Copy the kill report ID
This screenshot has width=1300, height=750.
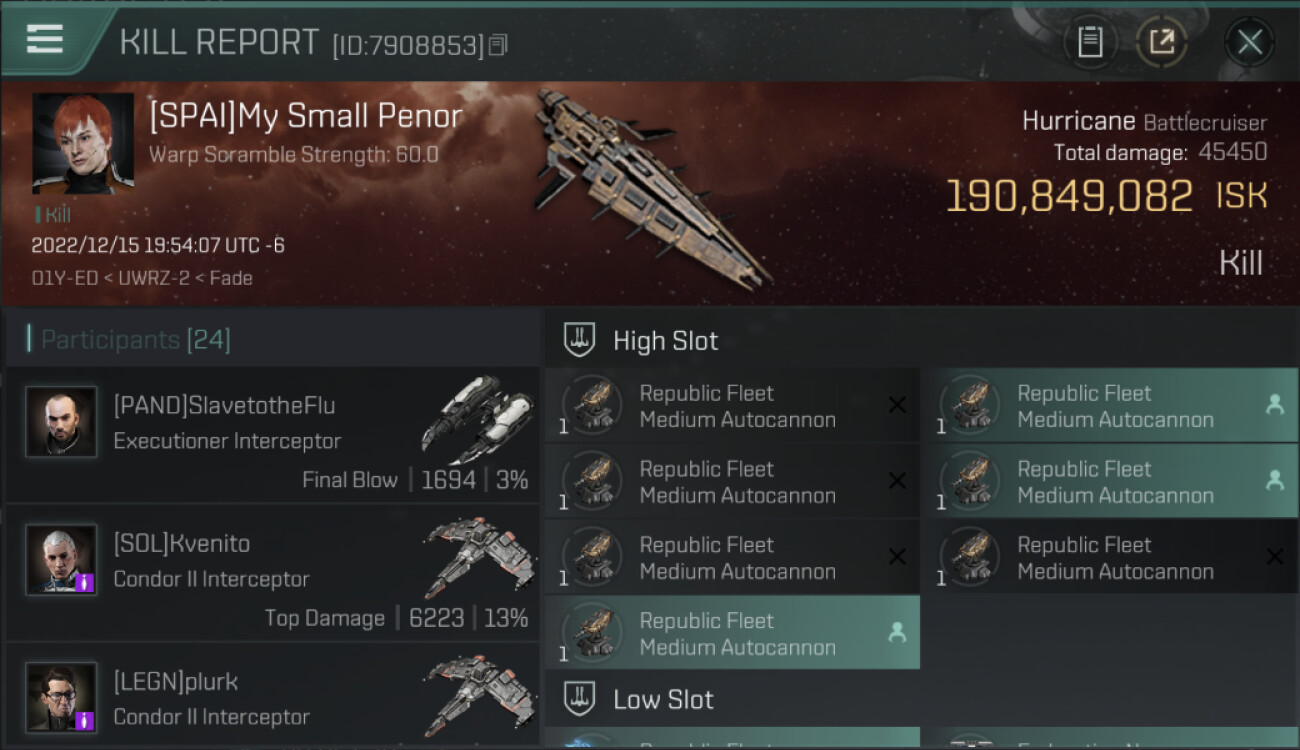pyautogui.click(x=498, y=45)
